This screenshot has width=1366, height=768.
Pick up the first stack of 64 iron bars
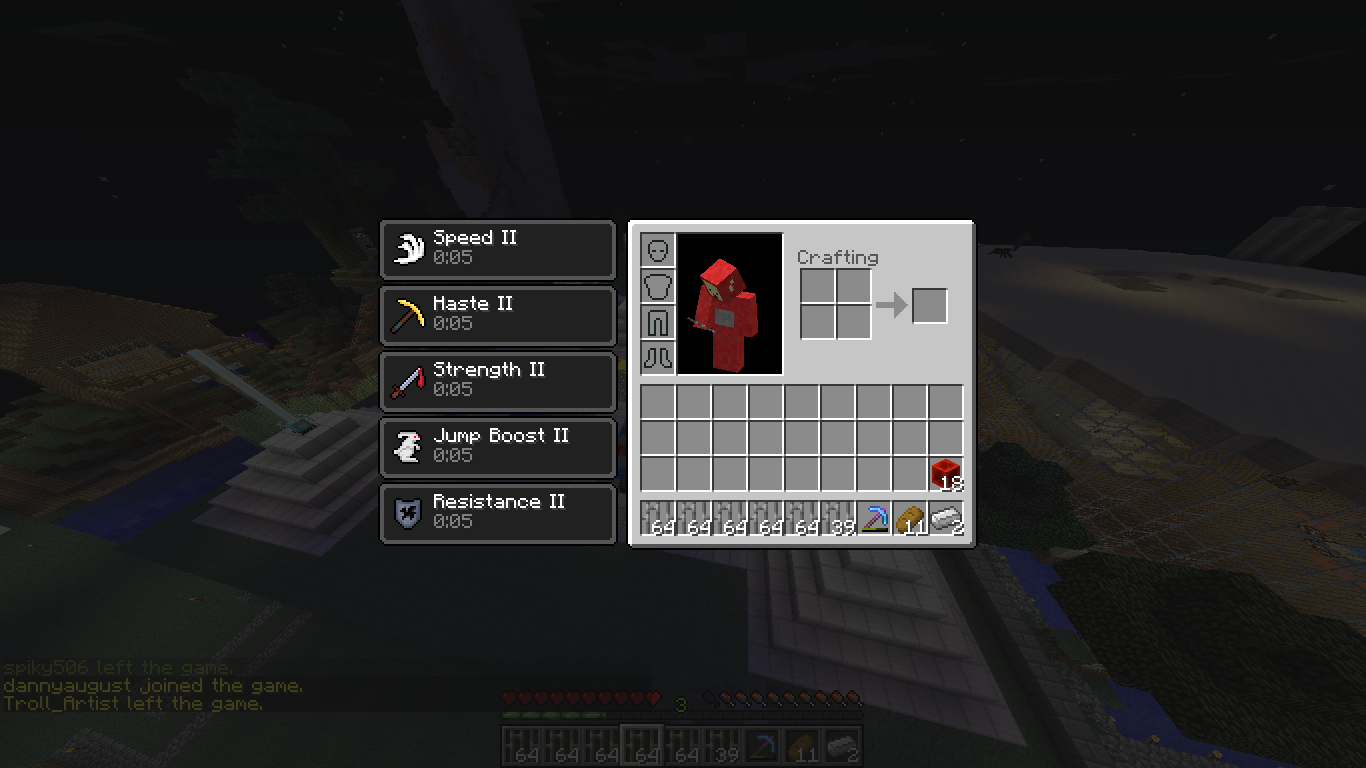(656, 518)
